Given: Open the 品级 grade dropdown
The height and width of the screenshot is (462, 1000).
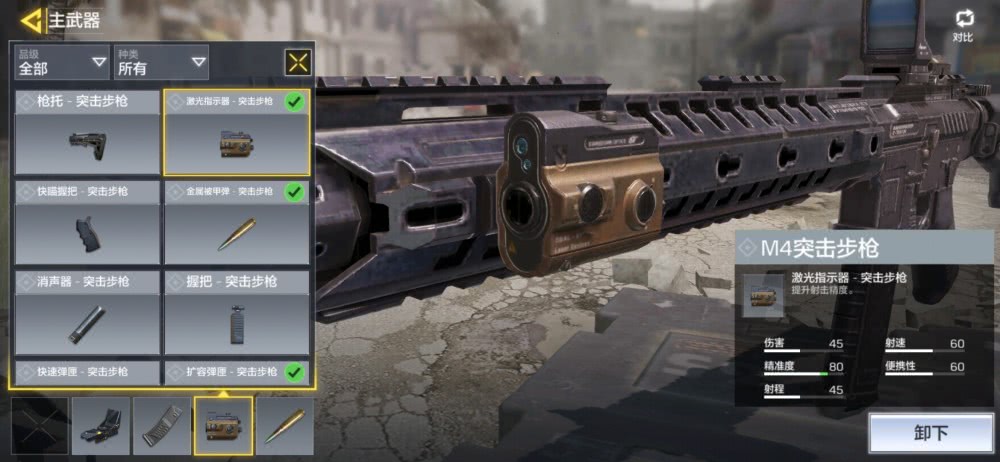Looking at the screenshot, I should (62, 62).
